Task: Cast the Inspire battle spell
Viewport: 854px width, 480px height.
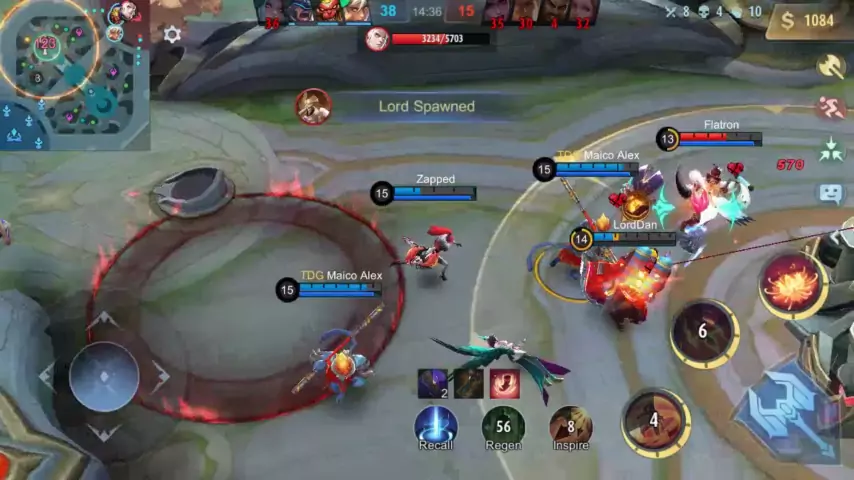Action: coord(570,425)
